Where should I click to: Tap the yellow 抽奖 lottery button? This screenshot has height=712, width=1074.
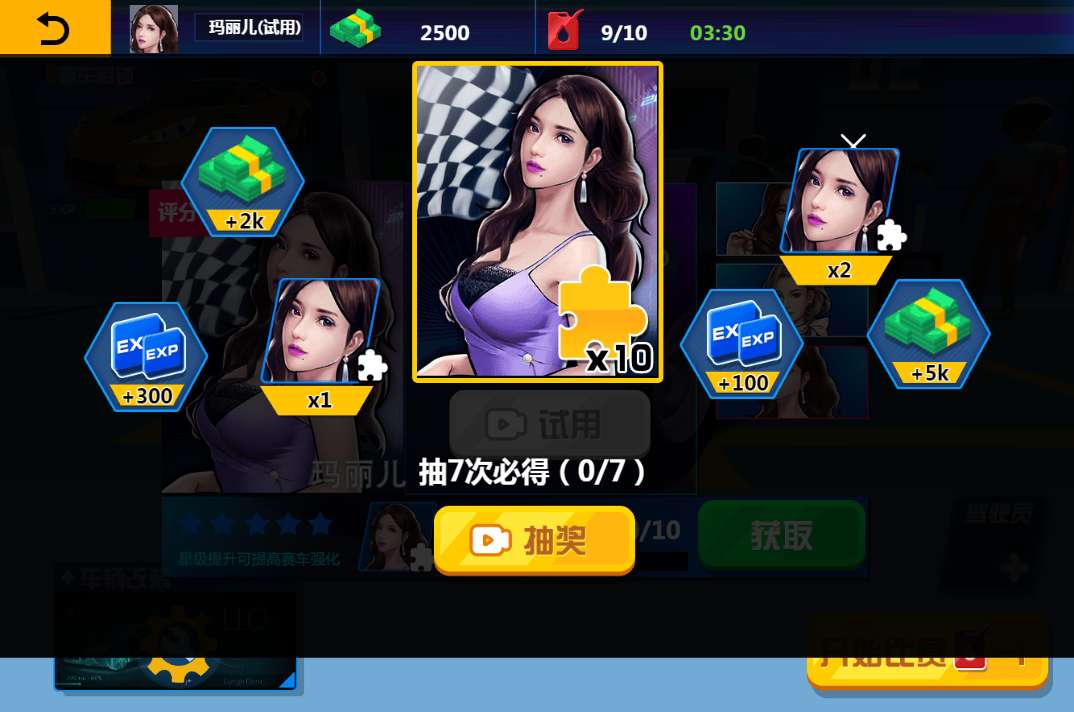coord(534,540)
